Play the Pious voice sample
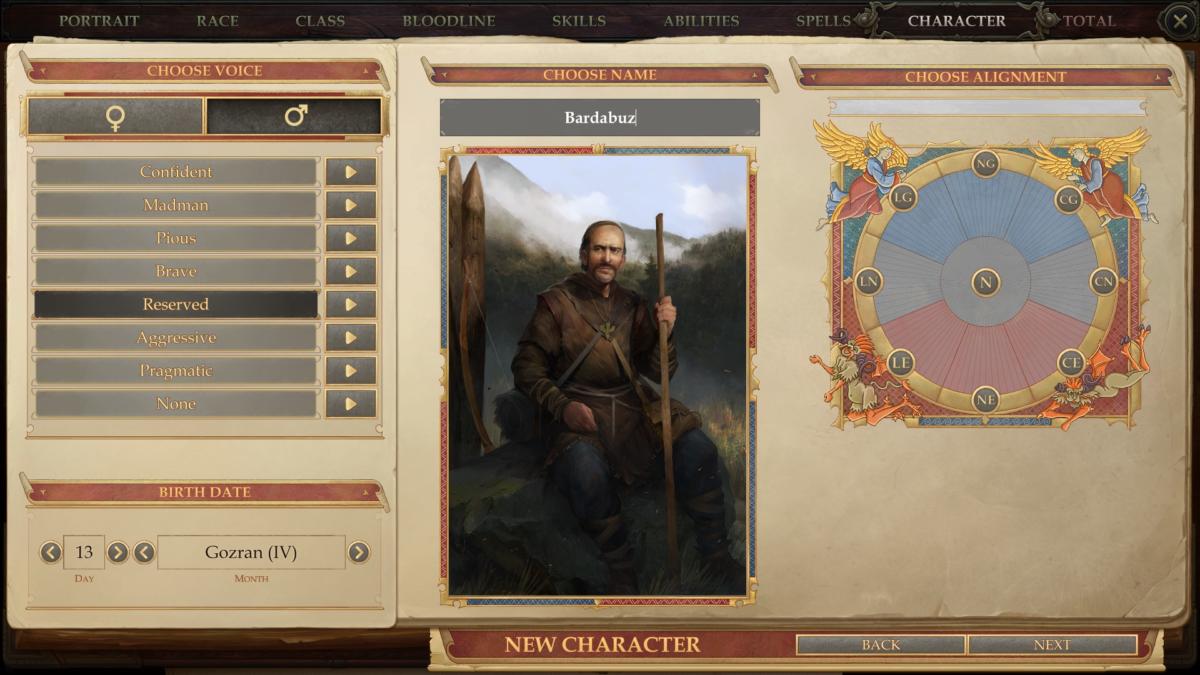This screenshot has width=1200, height=675. [350, 238]
